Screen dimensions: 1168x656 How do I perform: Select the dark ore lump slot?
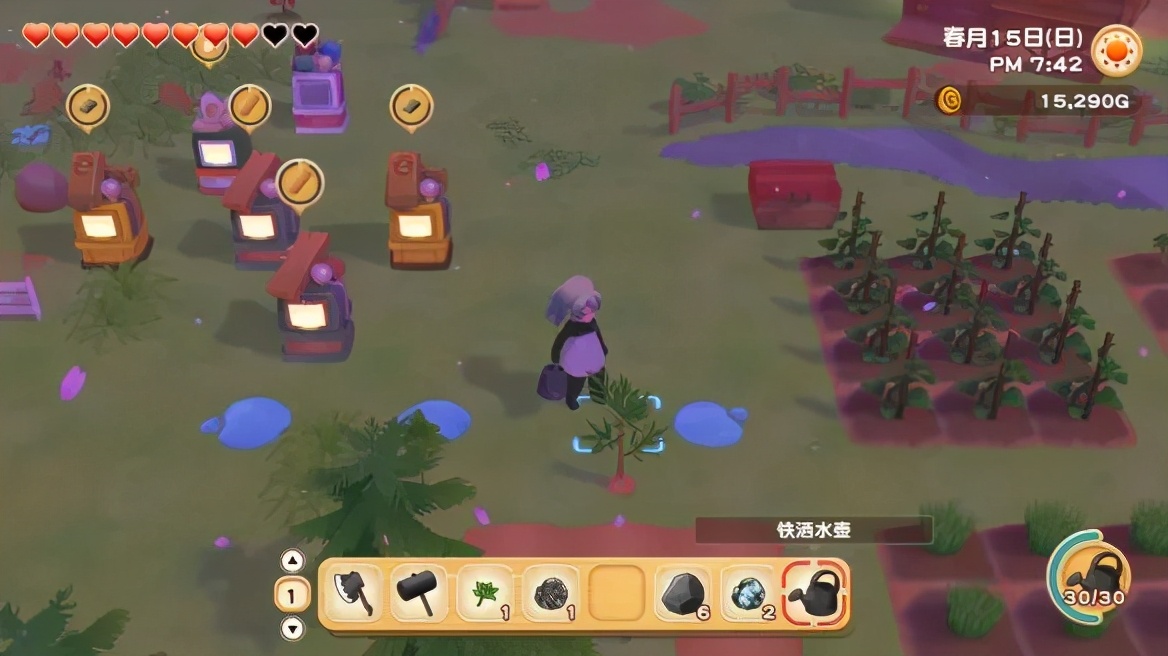click(551, 594)
